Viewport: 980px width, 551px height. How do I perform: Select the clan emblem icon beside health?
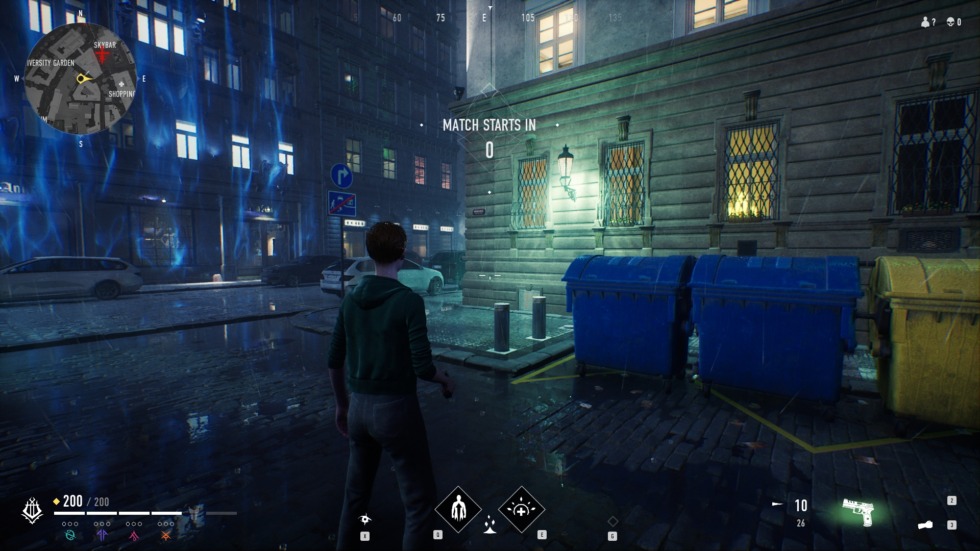point(32,509)
